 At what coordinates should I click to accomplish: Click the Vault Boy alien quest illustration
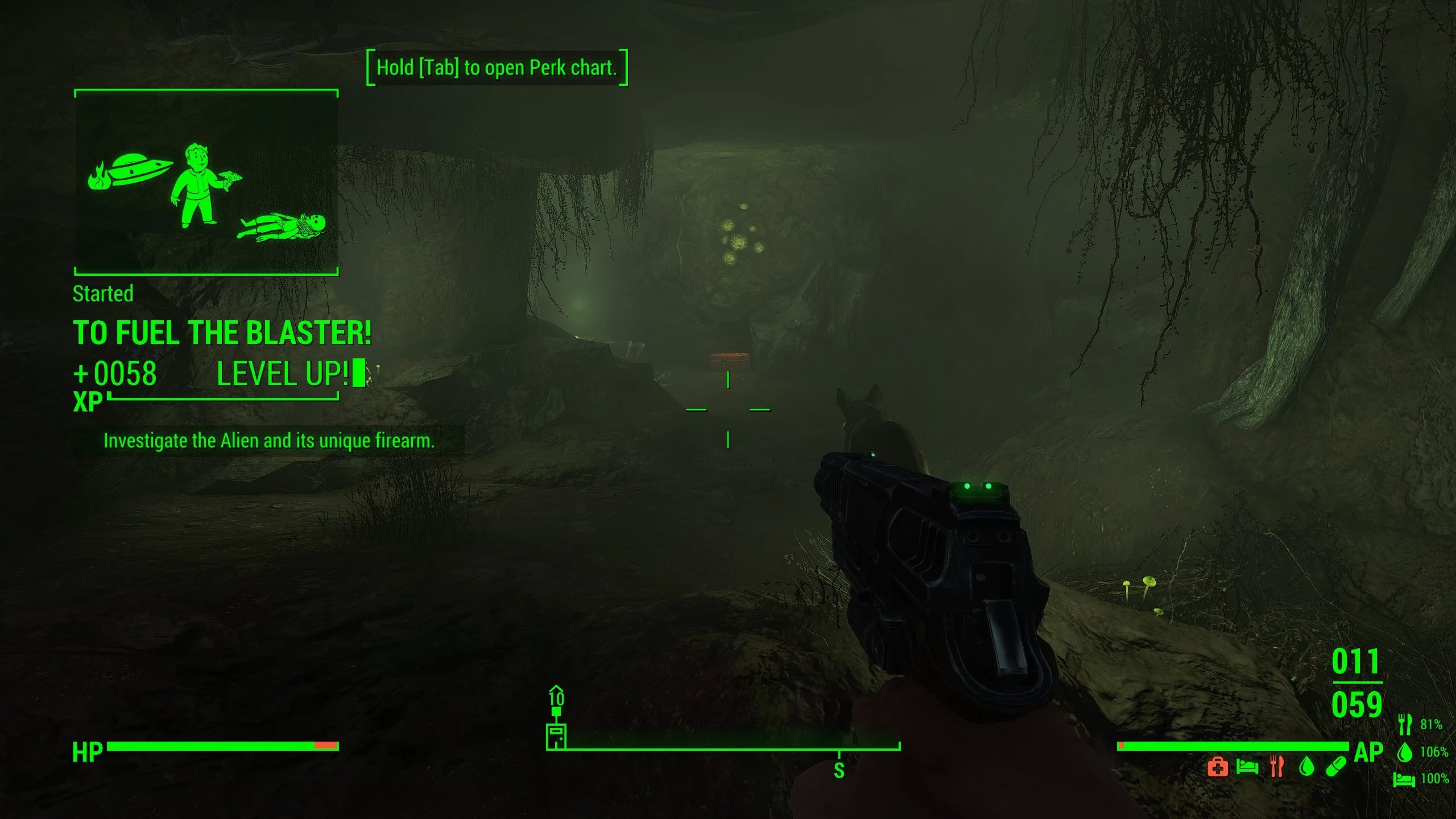[x=206, y=188]
